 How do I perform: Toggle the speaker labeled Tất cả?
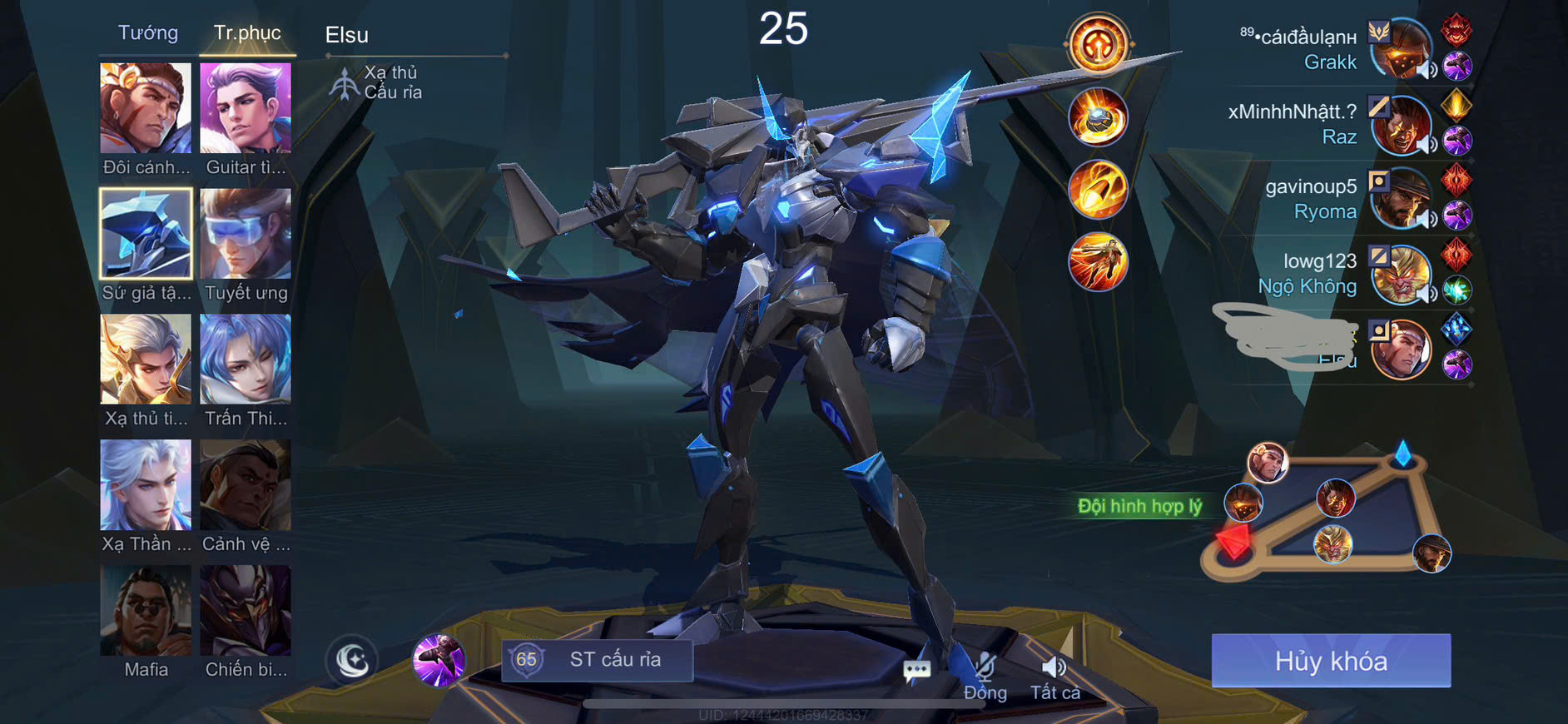click(1054, 676)
